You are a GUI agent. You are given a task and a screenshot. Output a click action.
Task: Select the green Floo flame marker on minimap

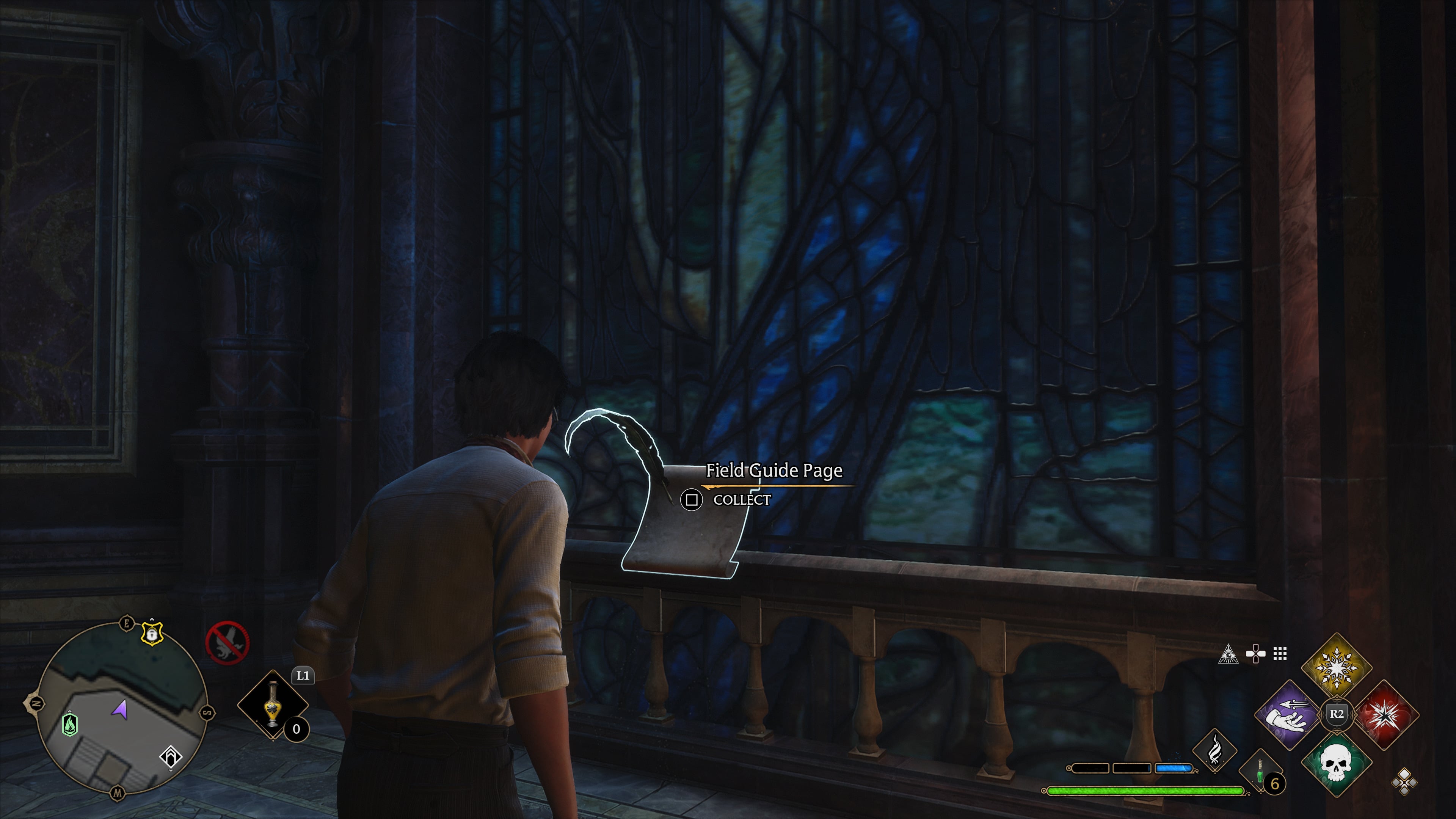pos(70,723)
